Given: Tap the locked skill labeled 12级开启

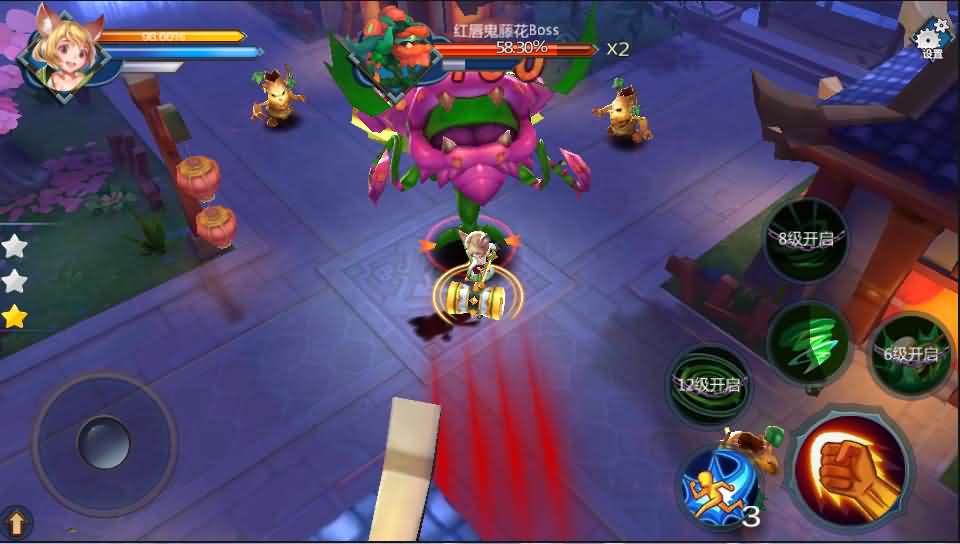Looking at the screenshot, I should click(x=707, y=386).
